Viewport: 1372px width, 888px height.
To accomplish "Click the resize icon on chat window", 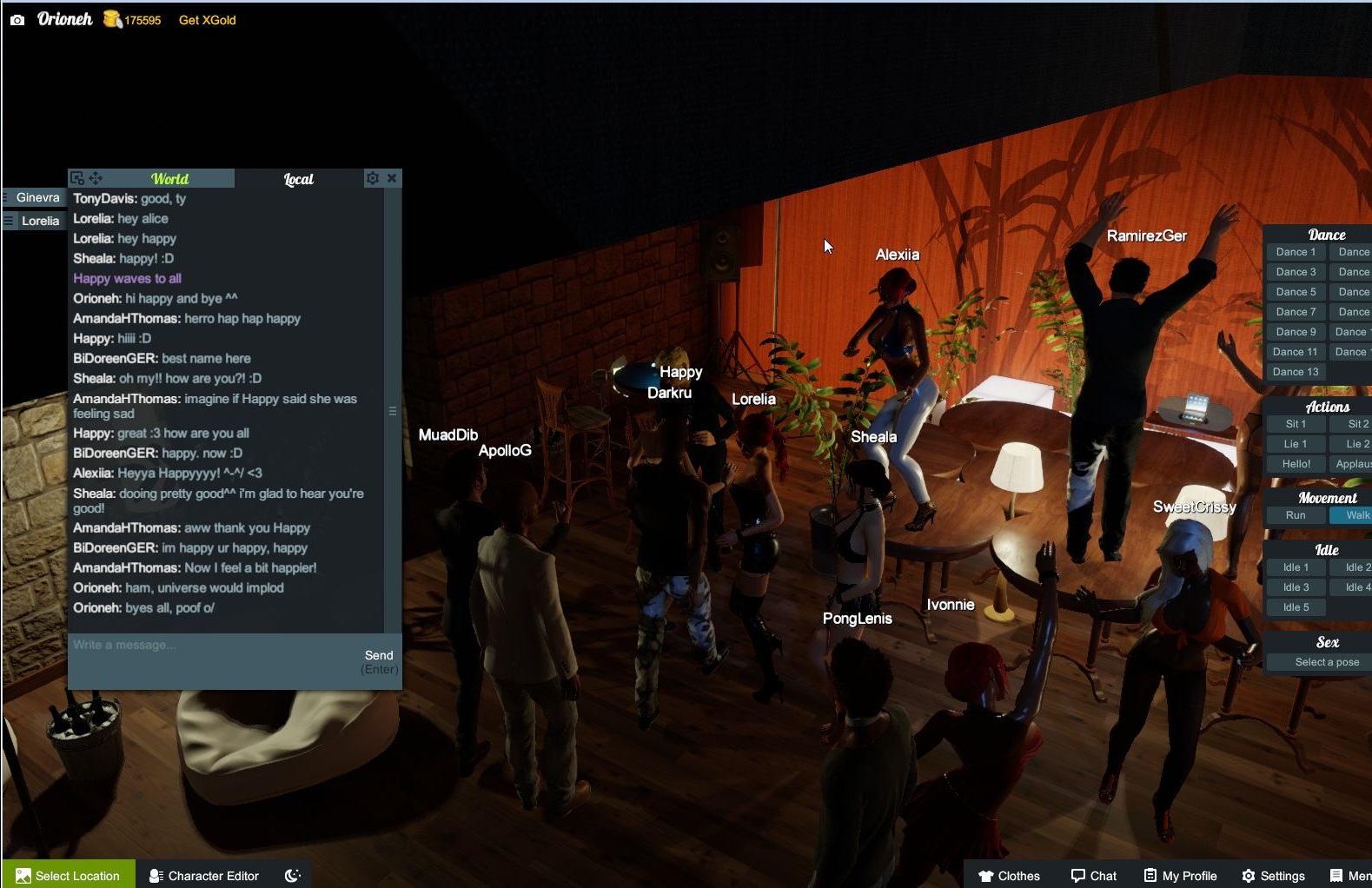I will pos(76,176).
